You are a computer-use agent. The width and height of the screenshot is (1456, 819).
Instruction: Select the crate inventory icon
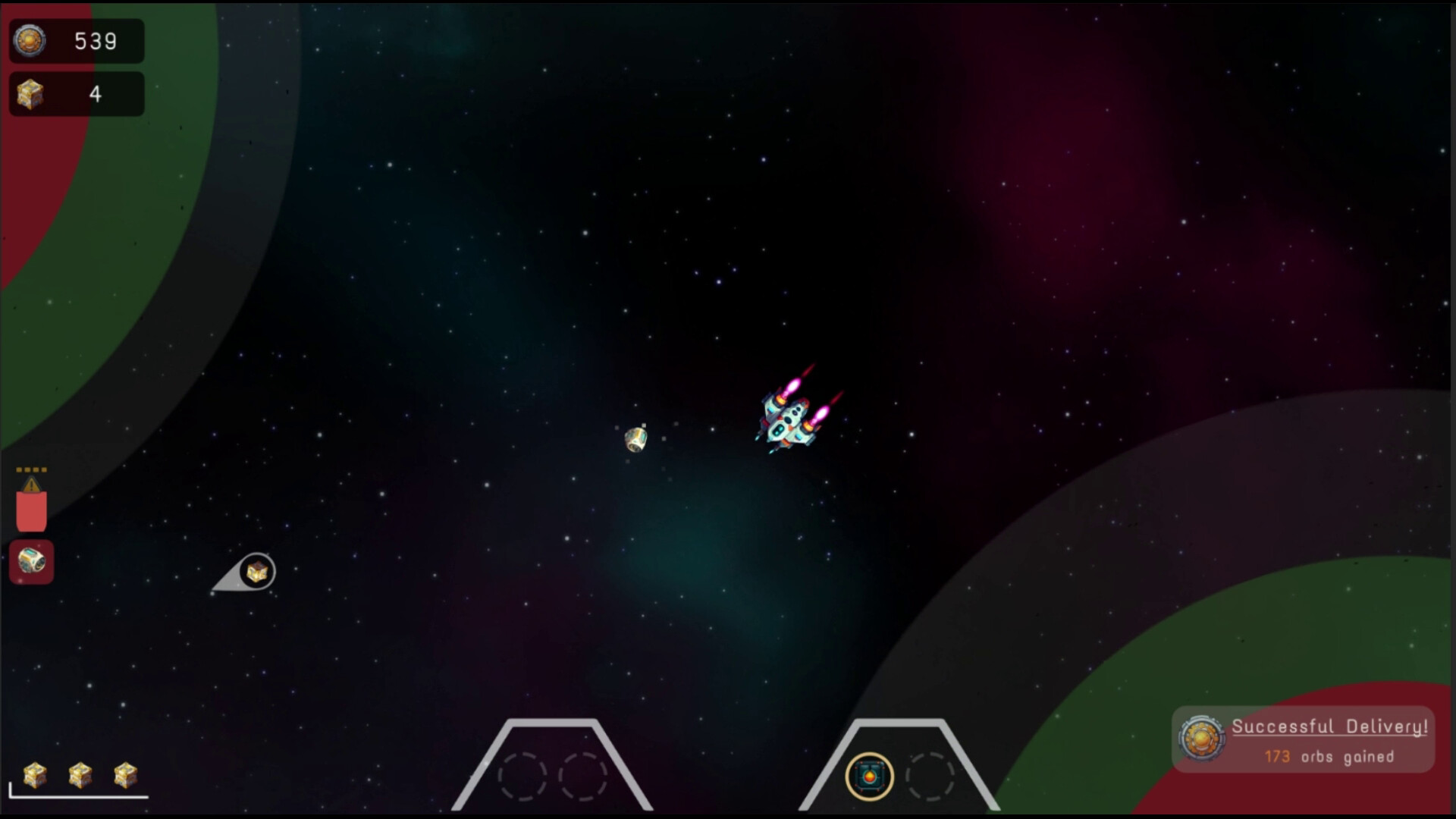point(30,93)
